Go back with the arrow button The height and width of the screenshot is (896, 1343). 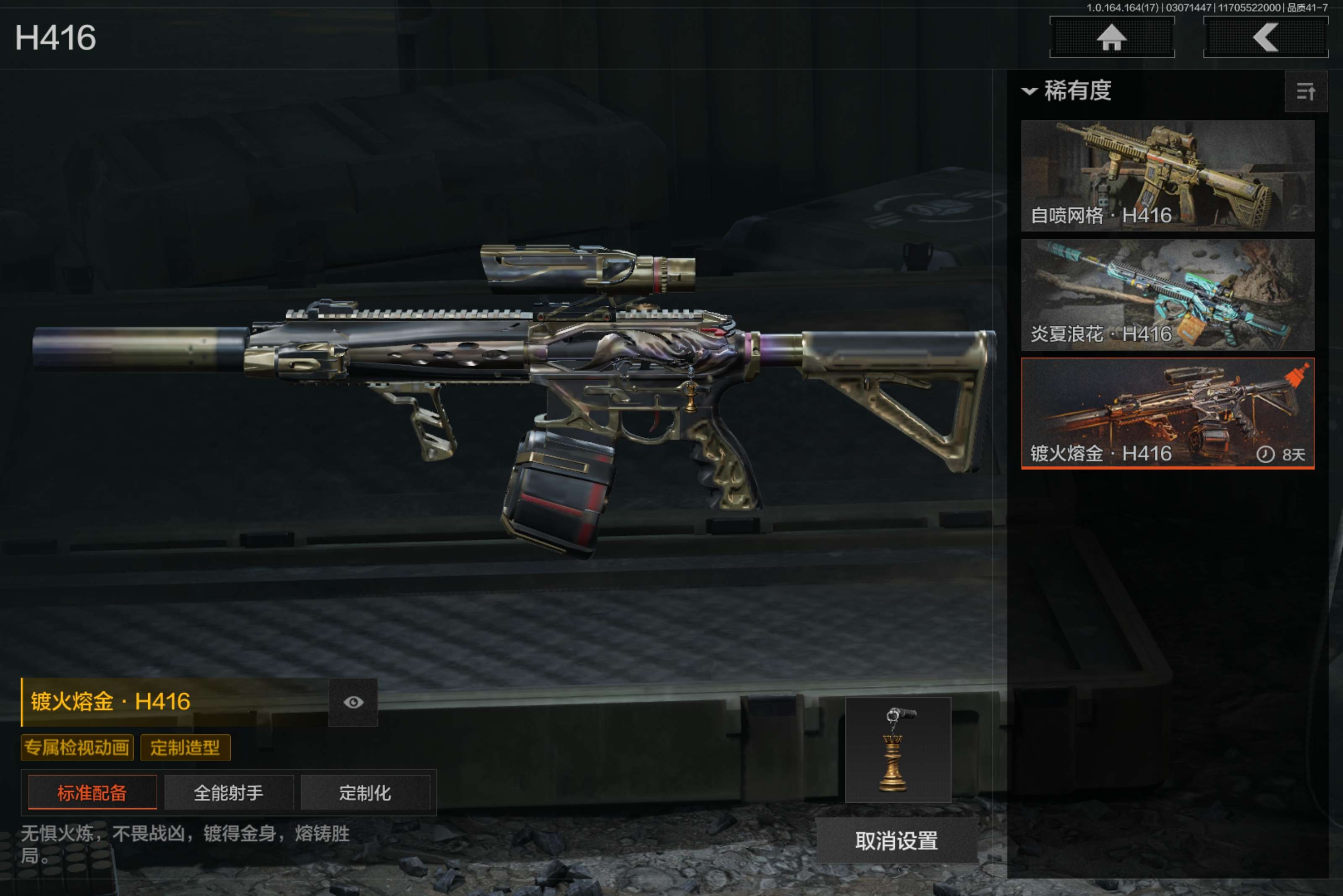click(x=1265, y=38)
